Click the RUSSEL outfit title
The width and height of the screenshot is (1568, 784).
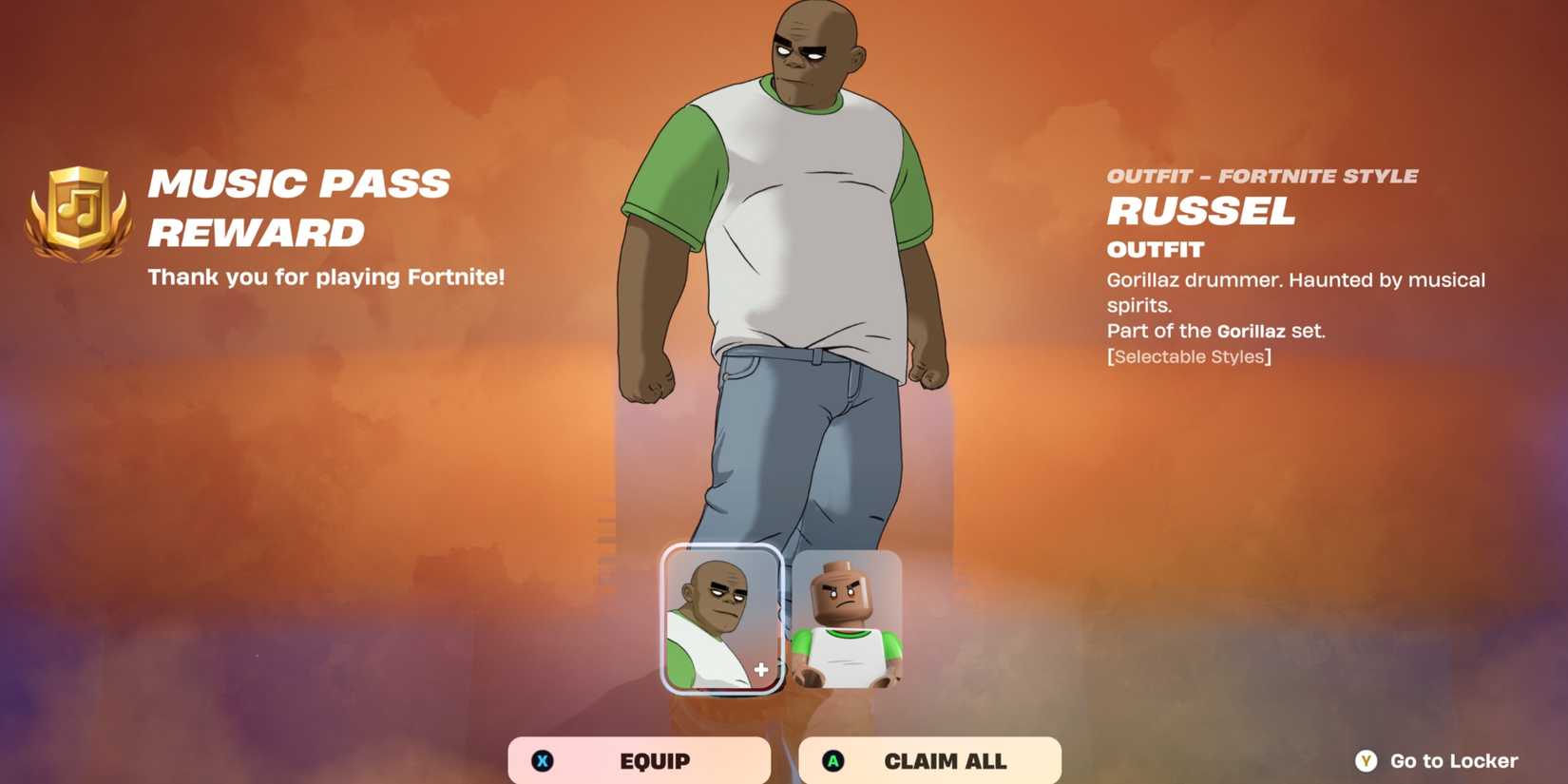(1201, 211)
